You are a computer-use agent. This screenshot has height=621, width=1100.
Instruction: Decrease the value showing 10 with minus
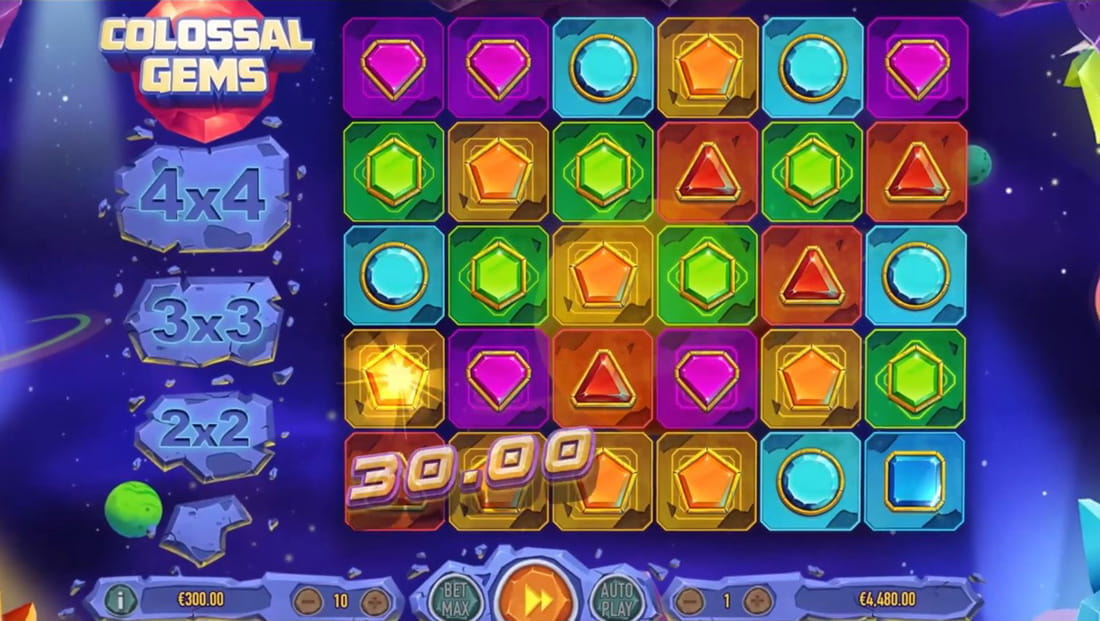click(x=307, y=601)
